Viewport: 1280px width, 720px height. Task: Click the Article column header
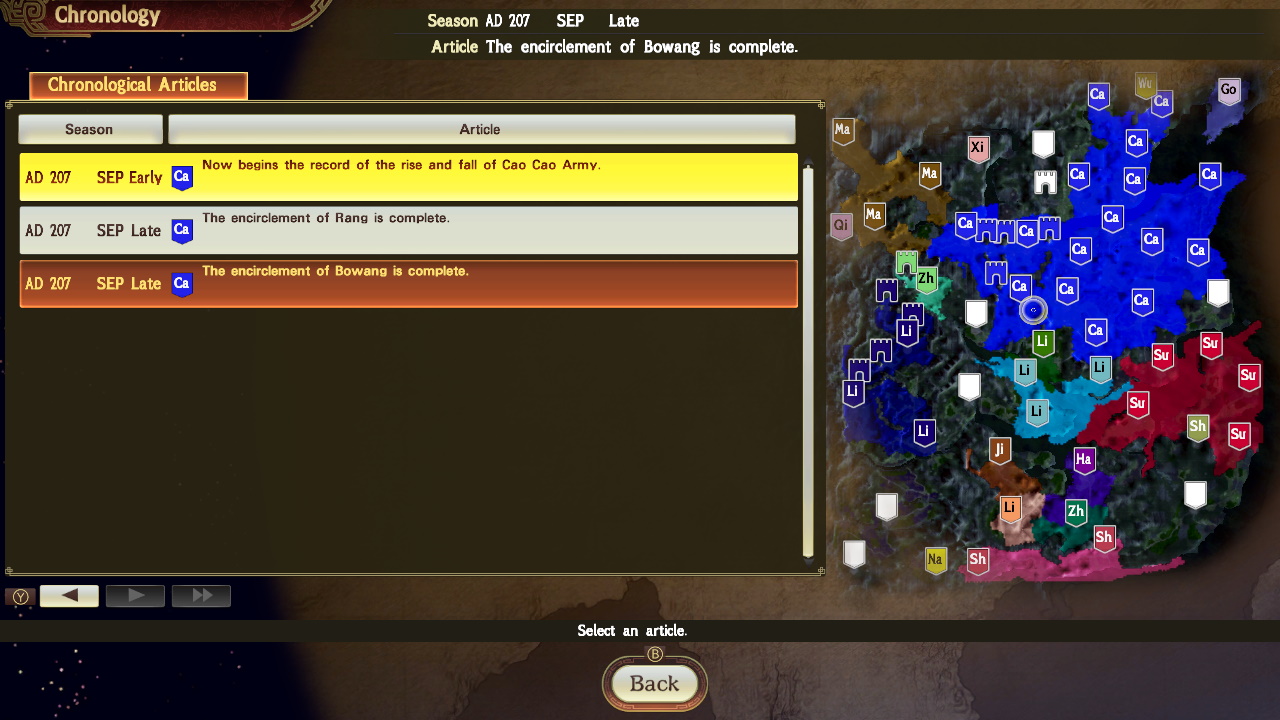(x=480, y=128)
